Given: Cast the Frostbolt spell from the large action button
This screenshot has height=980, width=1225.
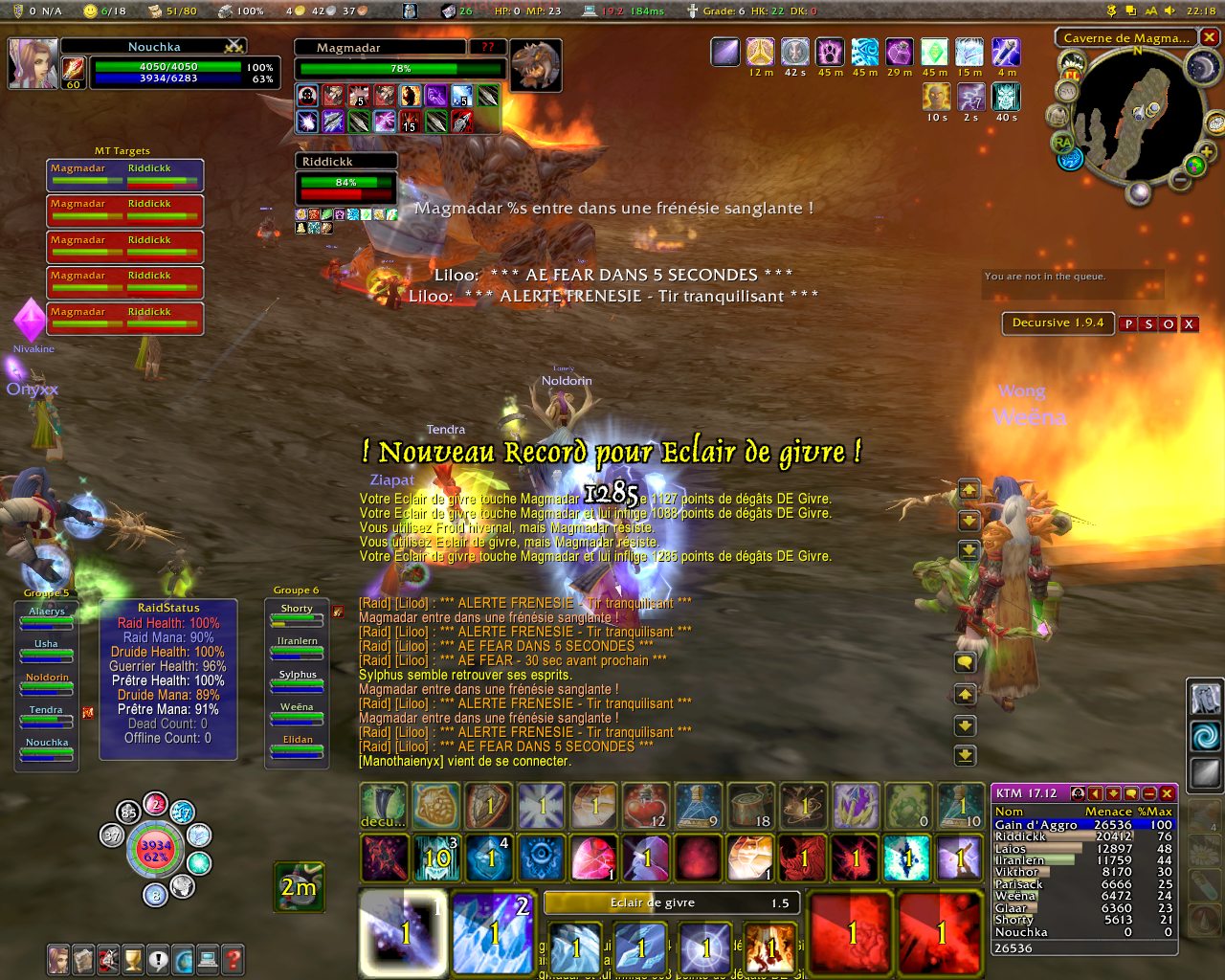Looking at the screenshot, I should click(403, 932).
